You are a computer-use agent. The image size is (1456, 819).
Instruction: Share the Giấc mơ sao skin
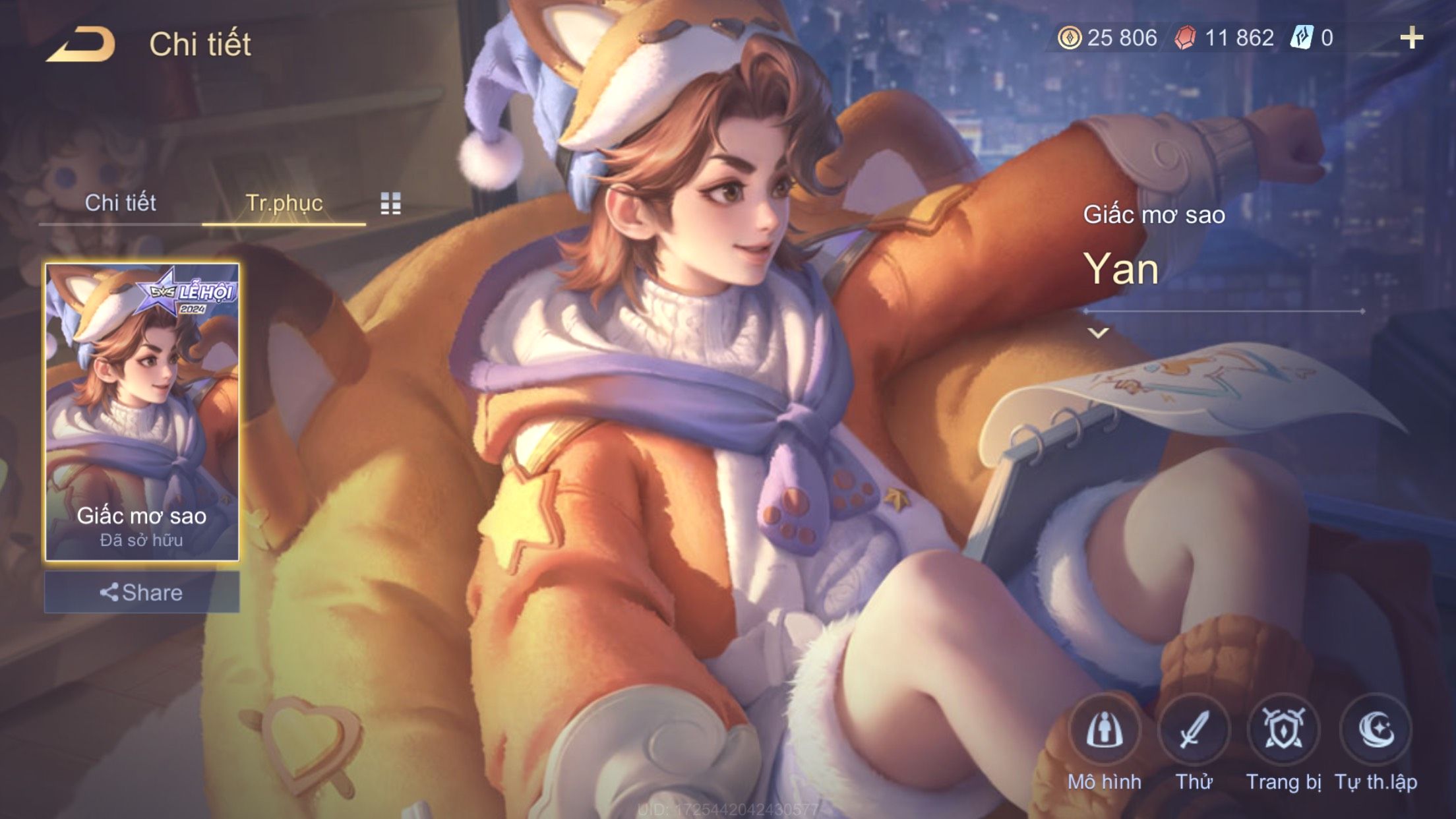tap(142, 592)
